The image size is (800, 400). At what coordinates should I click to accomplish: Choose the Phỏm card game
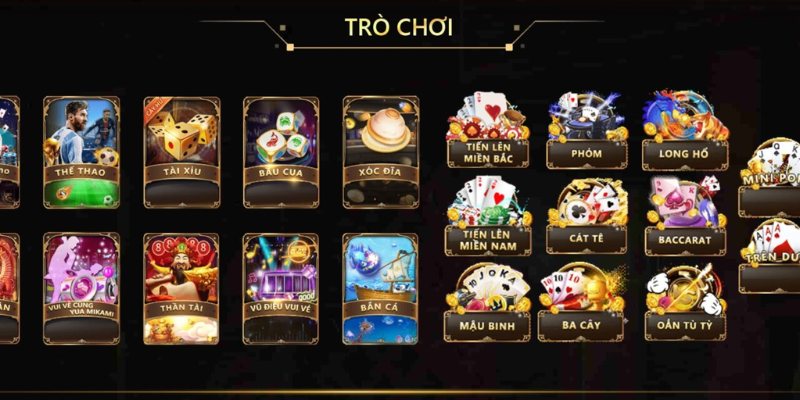[585, 132]
